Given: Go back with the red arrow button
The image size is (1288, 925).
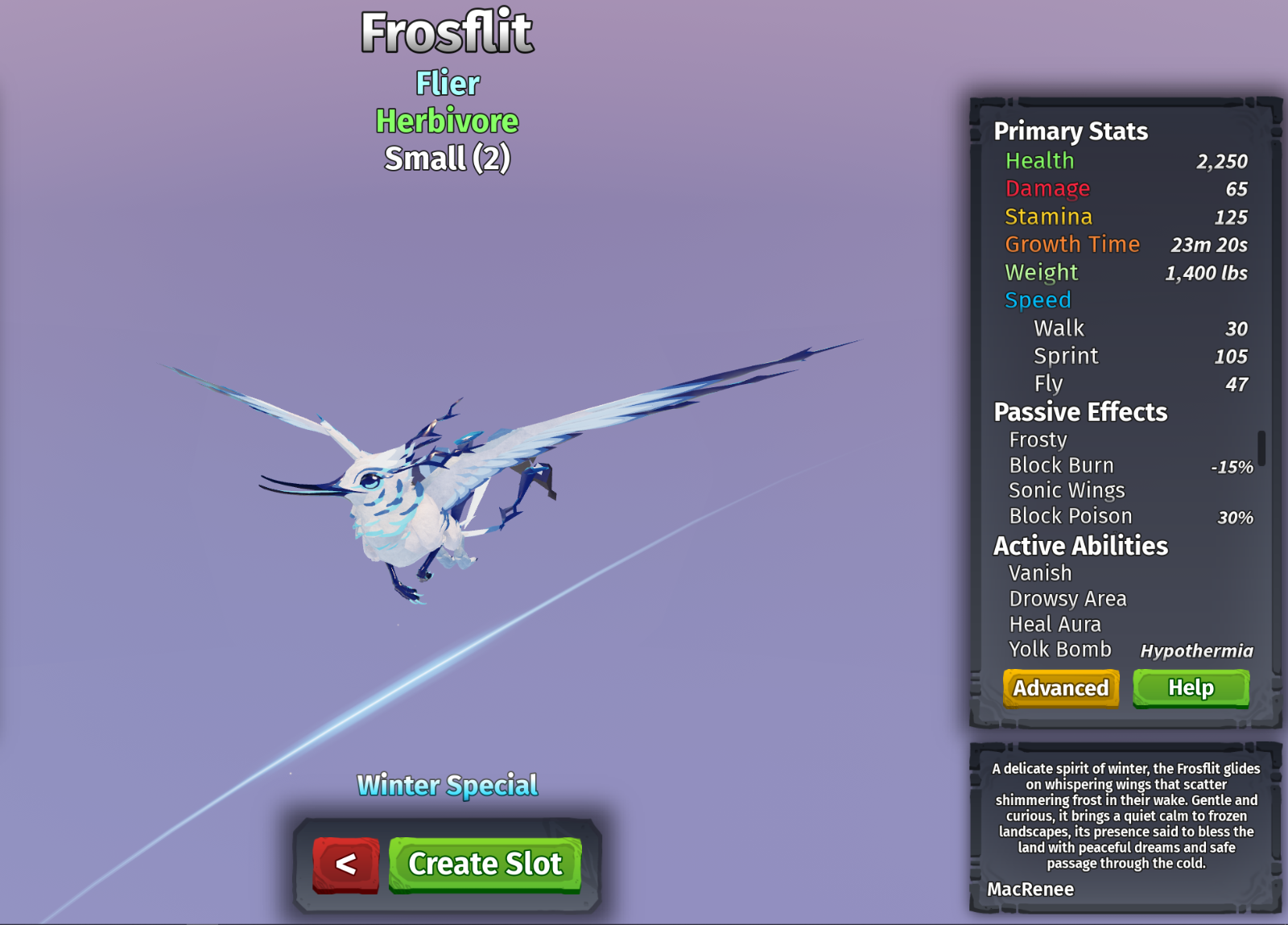Looking at the screenshot, I should [x=345, y=864].
